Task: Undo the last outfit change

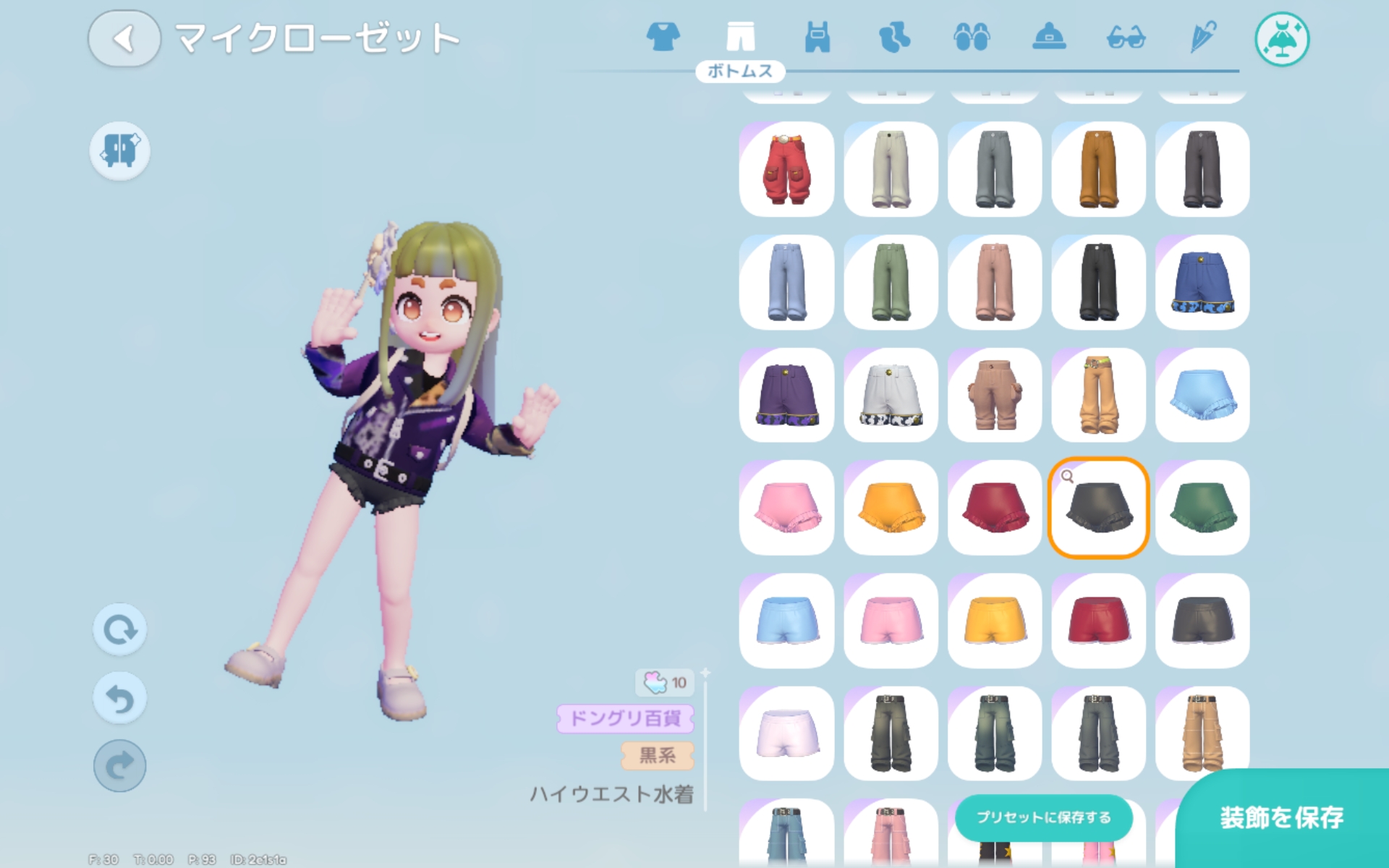Action: click(120, 697)
